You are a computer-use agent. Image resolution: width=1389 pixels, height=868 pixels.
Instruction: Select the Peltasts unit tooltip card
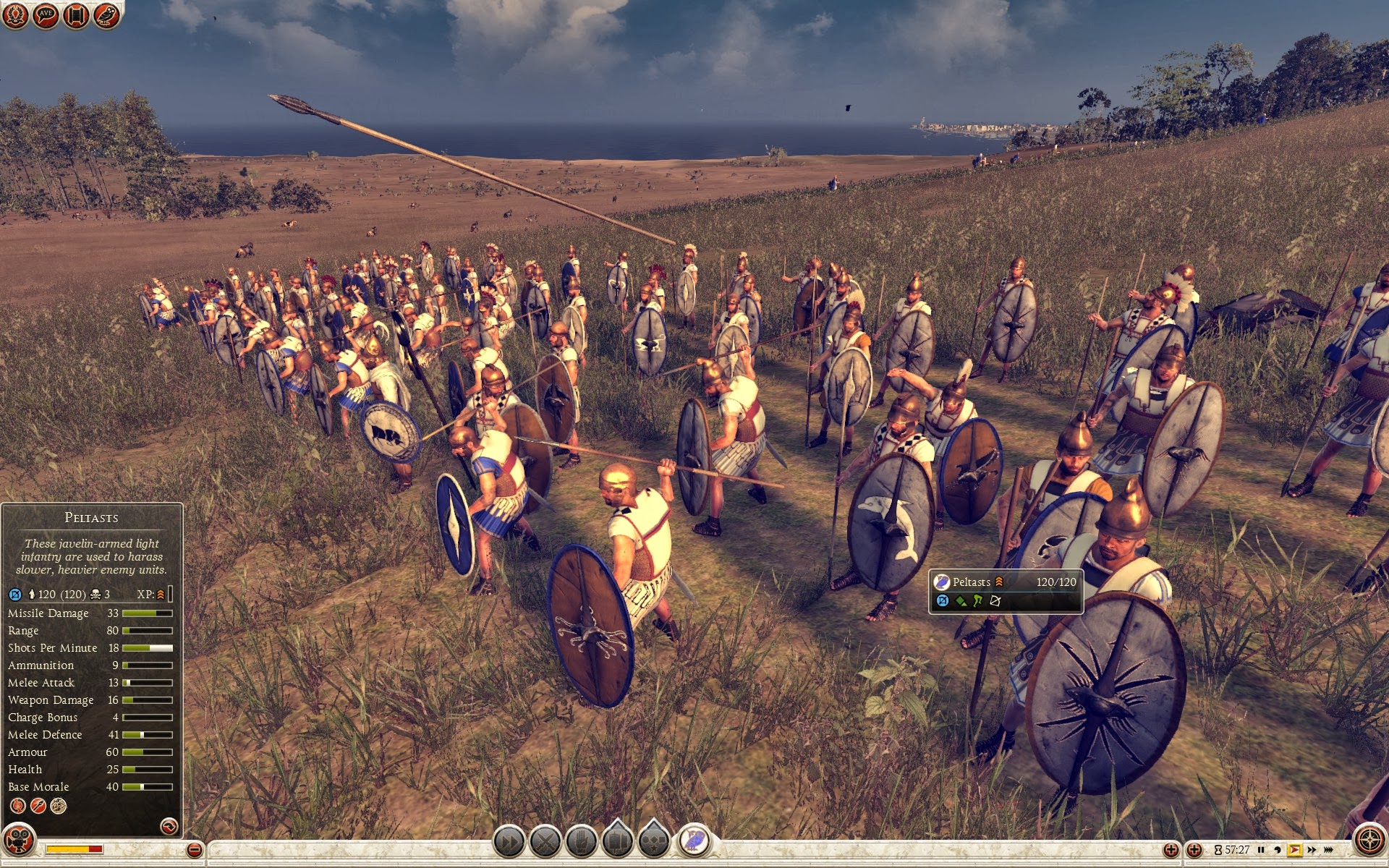point(1006,591)
